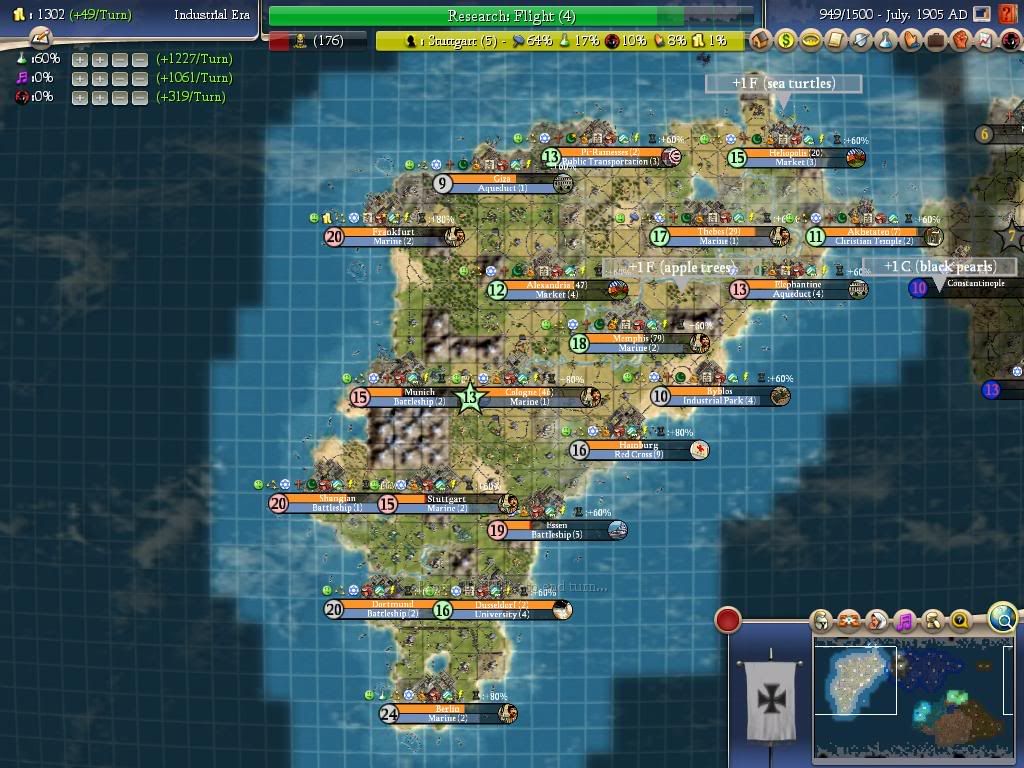Toggle the globe view magnifier button
The width and height of the screenshot is (1024, 768).
tap(1002, 618)
